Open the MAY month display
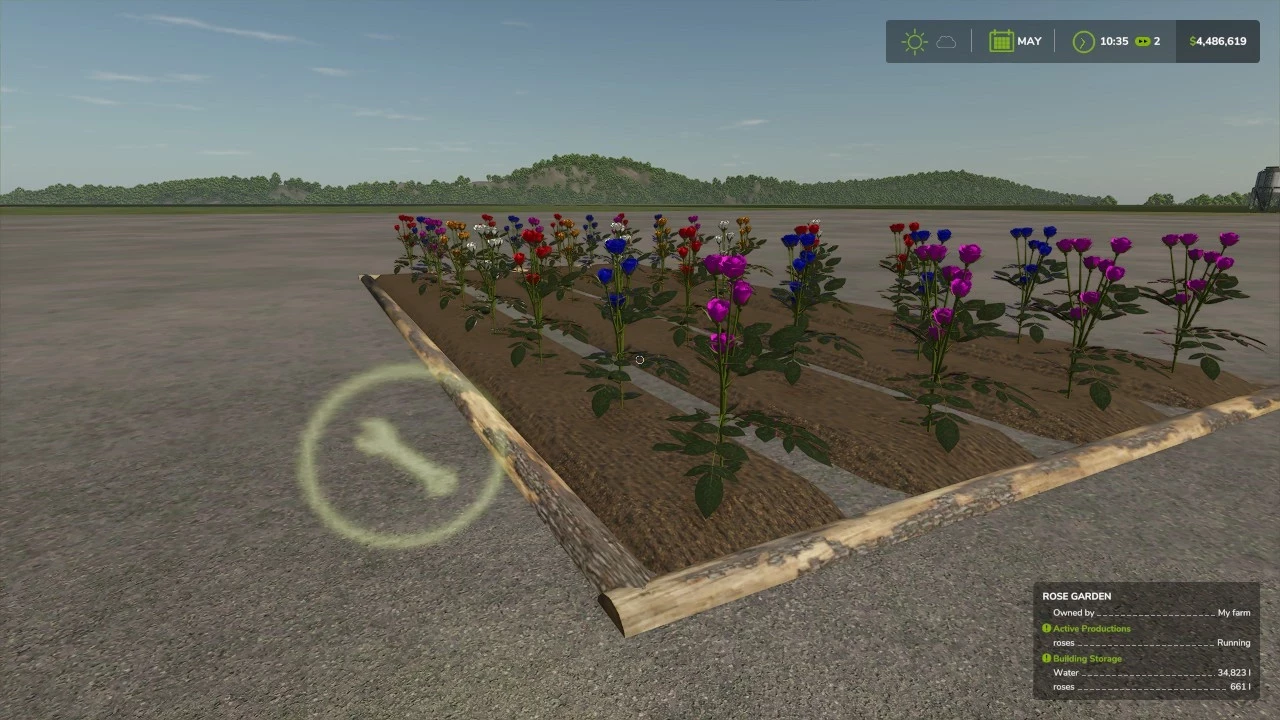This screenshot has height=720, width=1280. (x=1030, y=41)
